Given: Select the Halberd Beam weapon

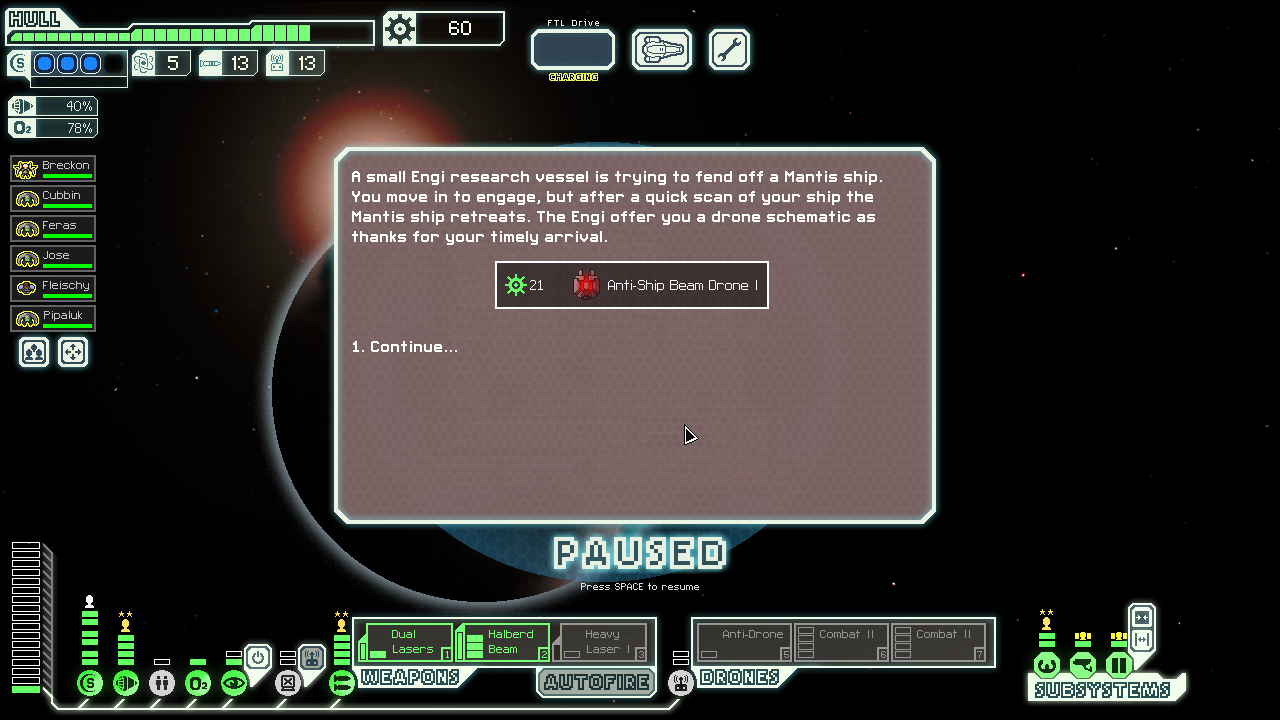Looking at the screenshot, I should (503, 642).
